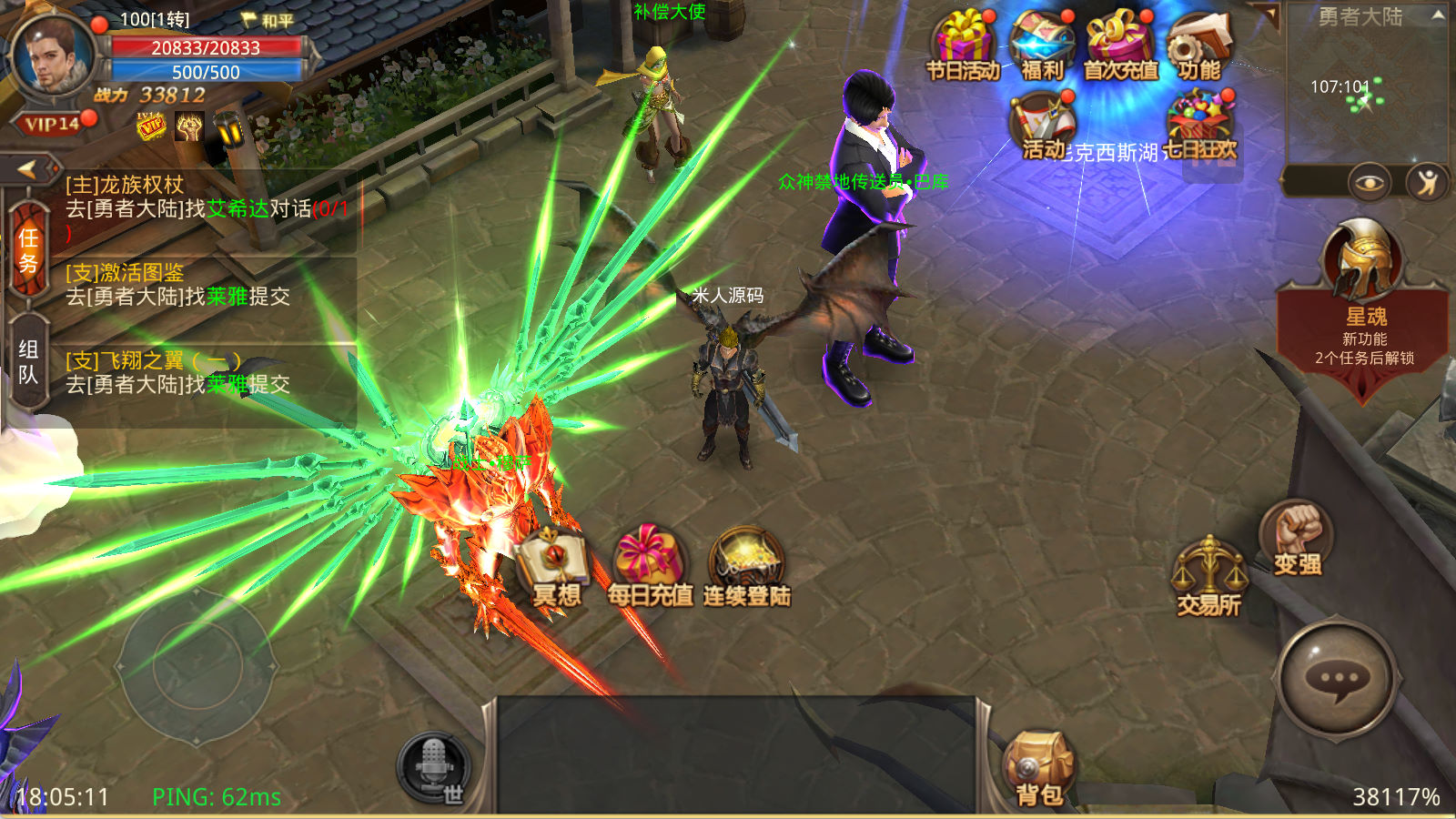The width and height of the screenshot is (1456, 819).
Task: Open the 星魂 new feature panel
Action: coord(1363,309)
